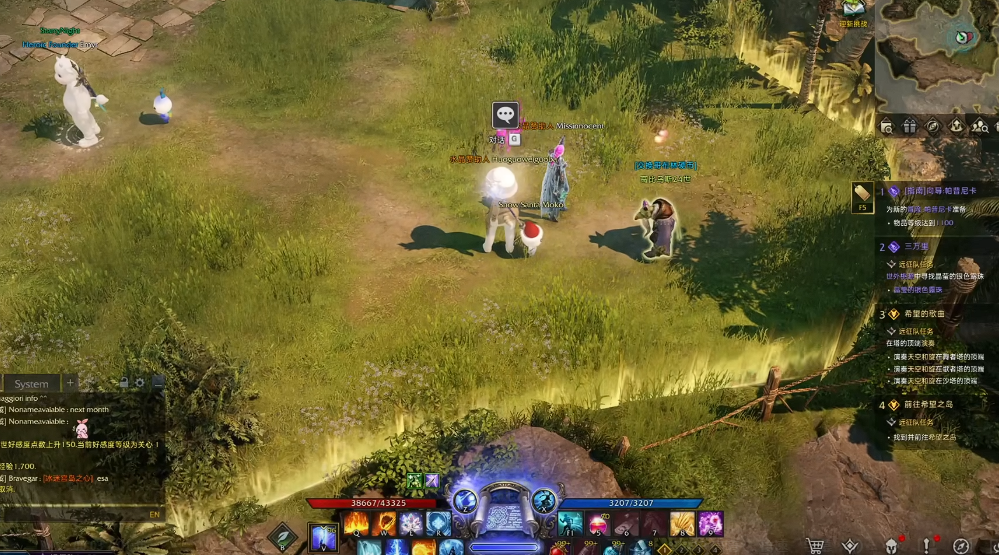Click the magnifier search icon below minimap
Screen dimensions: 999x555
[x=886, y=127]
